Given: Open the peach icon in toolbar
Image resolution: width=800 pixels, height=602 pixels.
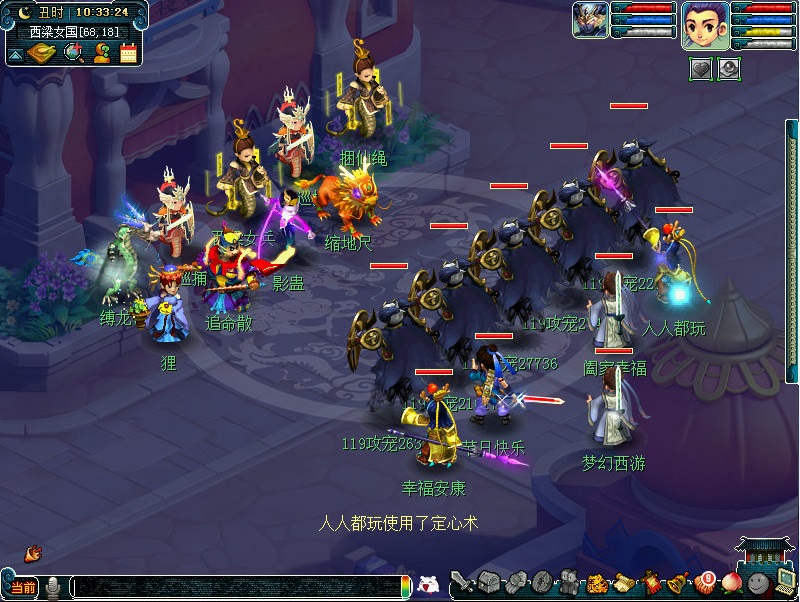Looking at the screenshot, I should (x=732, y=582).
